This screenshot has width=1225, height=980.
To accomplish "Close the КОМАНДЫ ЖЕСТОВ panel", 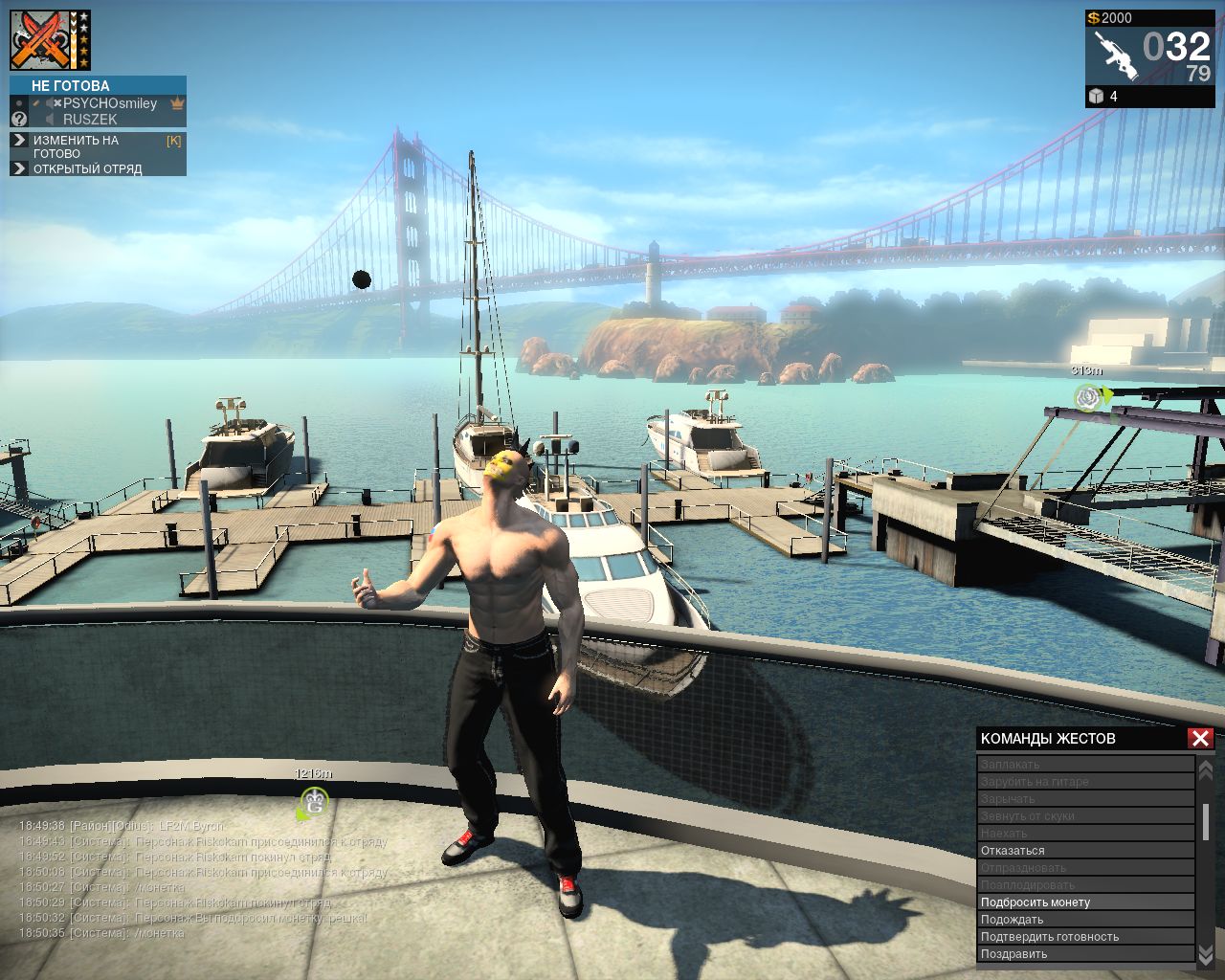I will click(x=1200, y=738).
